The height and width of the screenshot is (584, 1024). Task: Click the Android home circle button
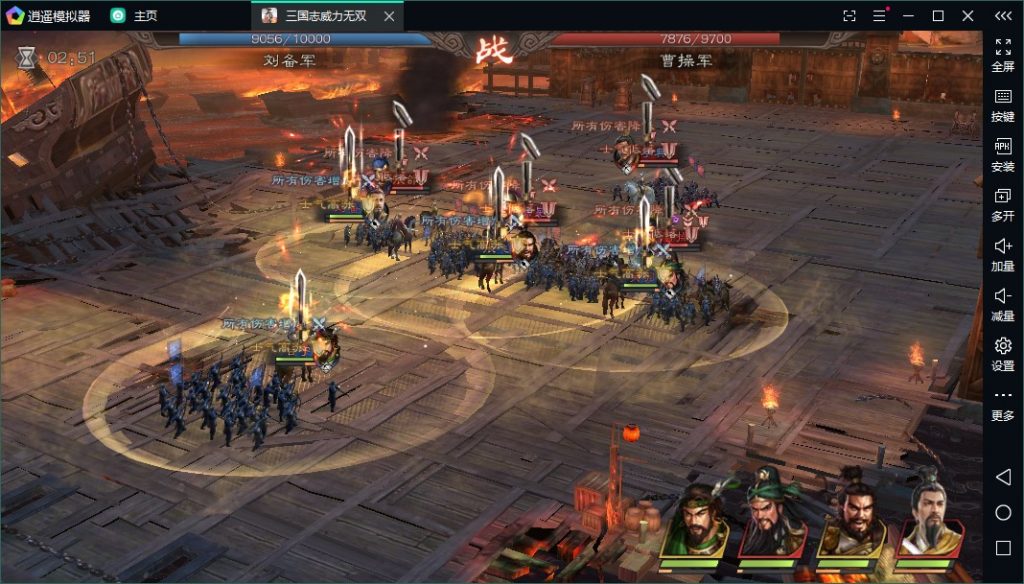(1003, 513)
